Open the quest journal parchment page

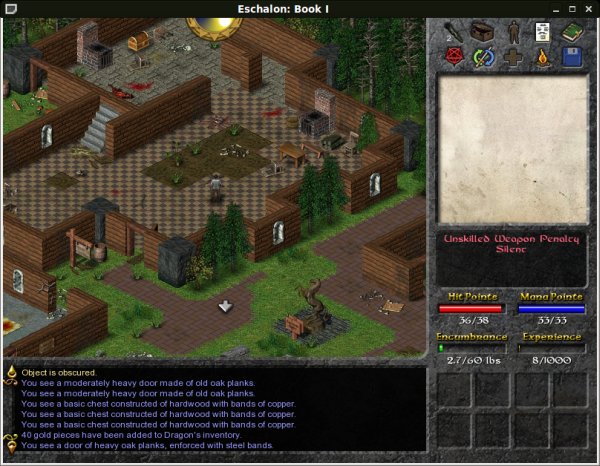pyautogui.click(x=542, y=32)
